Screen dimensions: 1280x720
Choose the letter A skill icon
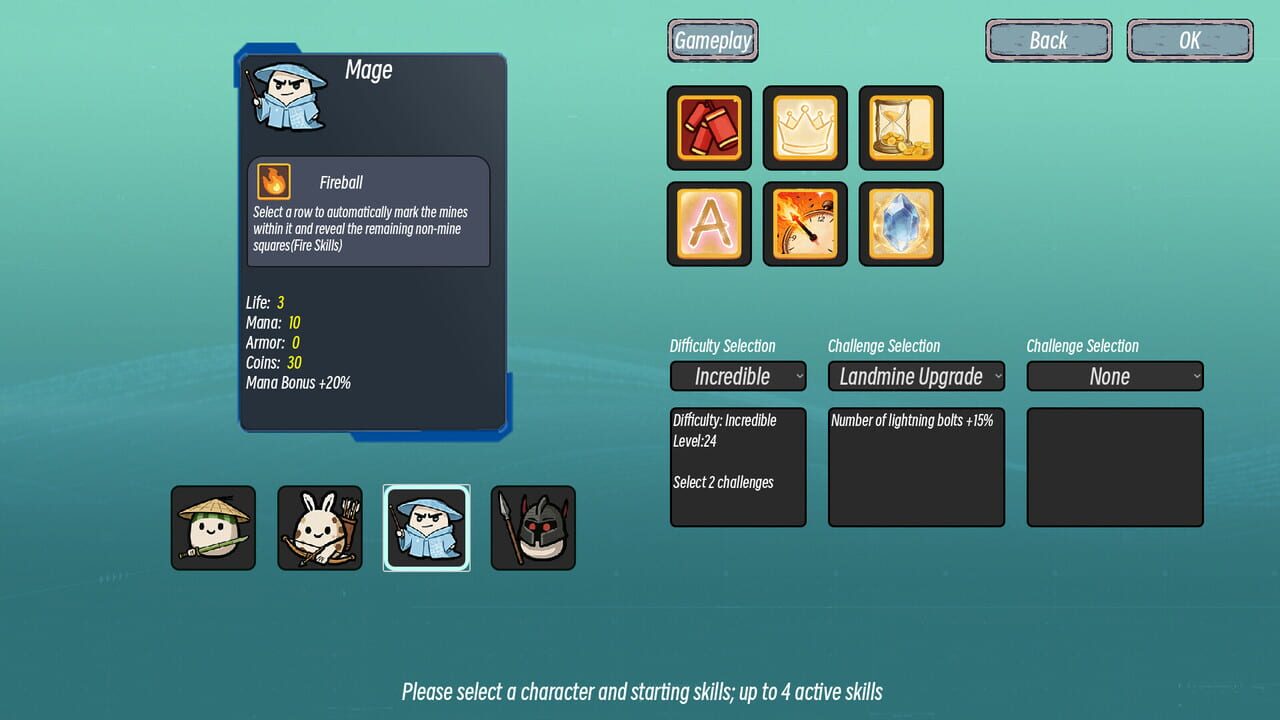click(x=708, y=223)
